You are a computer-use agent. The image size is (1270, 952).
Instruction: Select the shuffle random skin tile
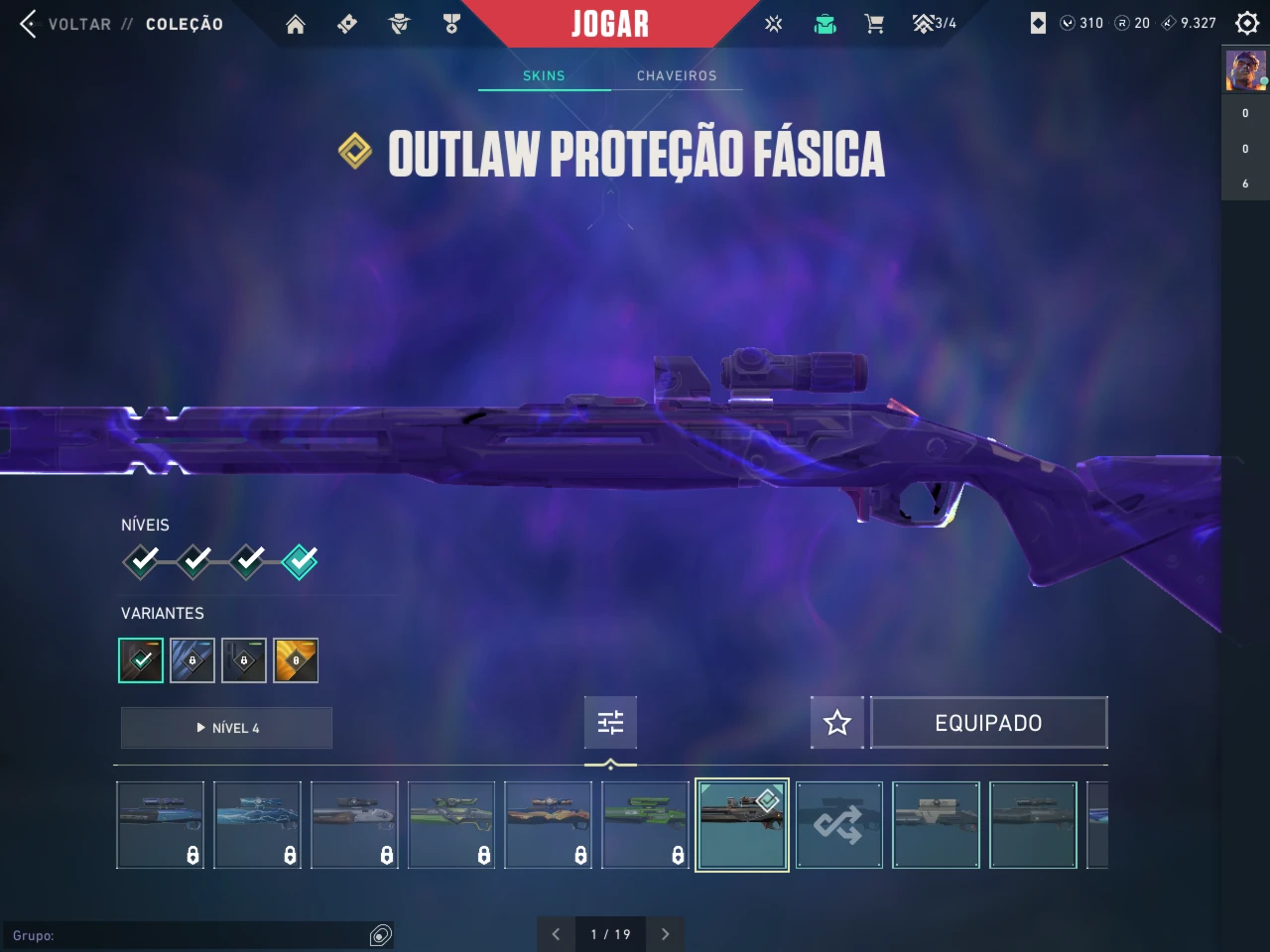pyautogui.click(x=838, y=825)
